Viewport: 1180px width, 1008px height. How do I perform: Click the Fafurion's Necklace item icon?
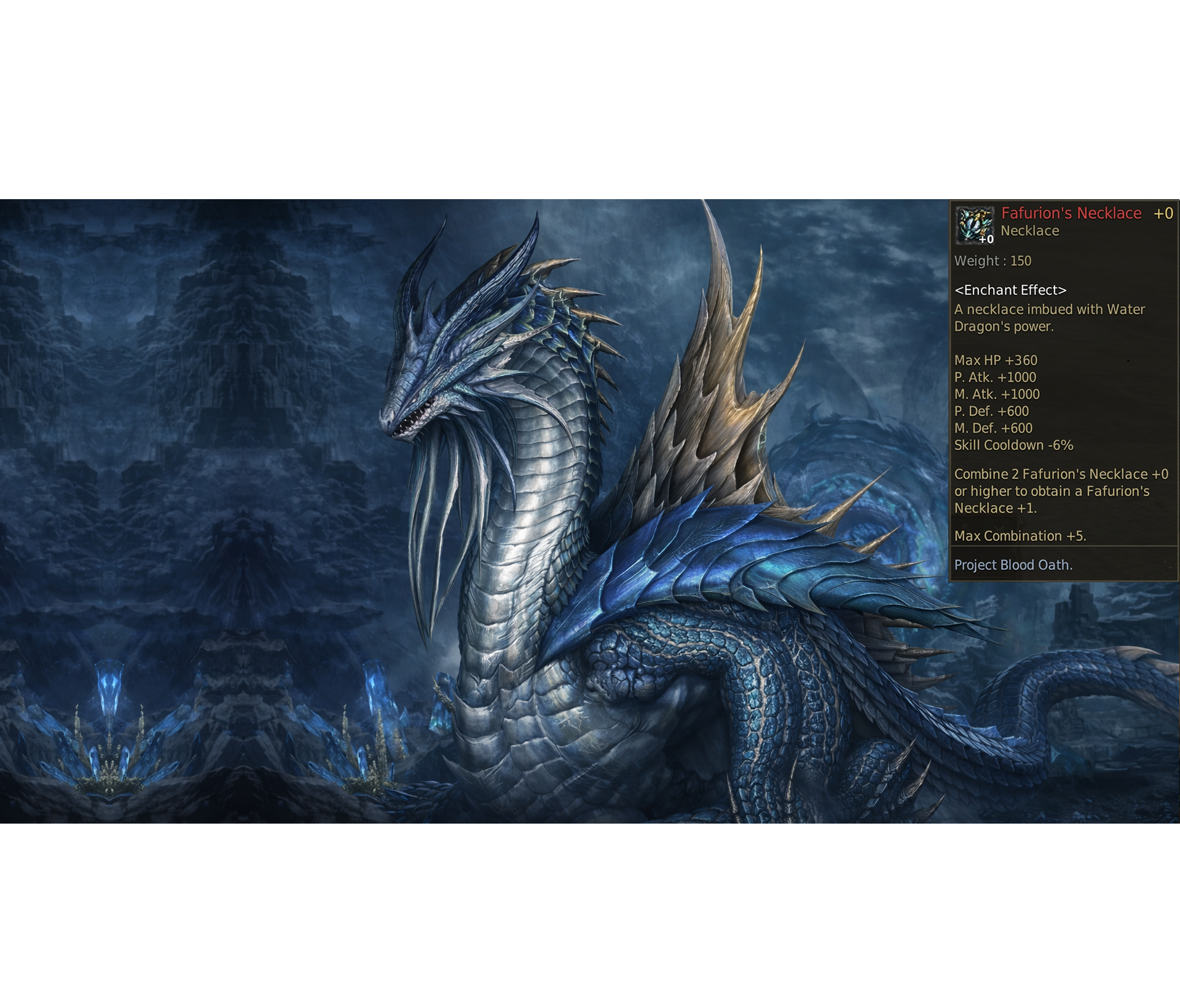click(975, 224)
